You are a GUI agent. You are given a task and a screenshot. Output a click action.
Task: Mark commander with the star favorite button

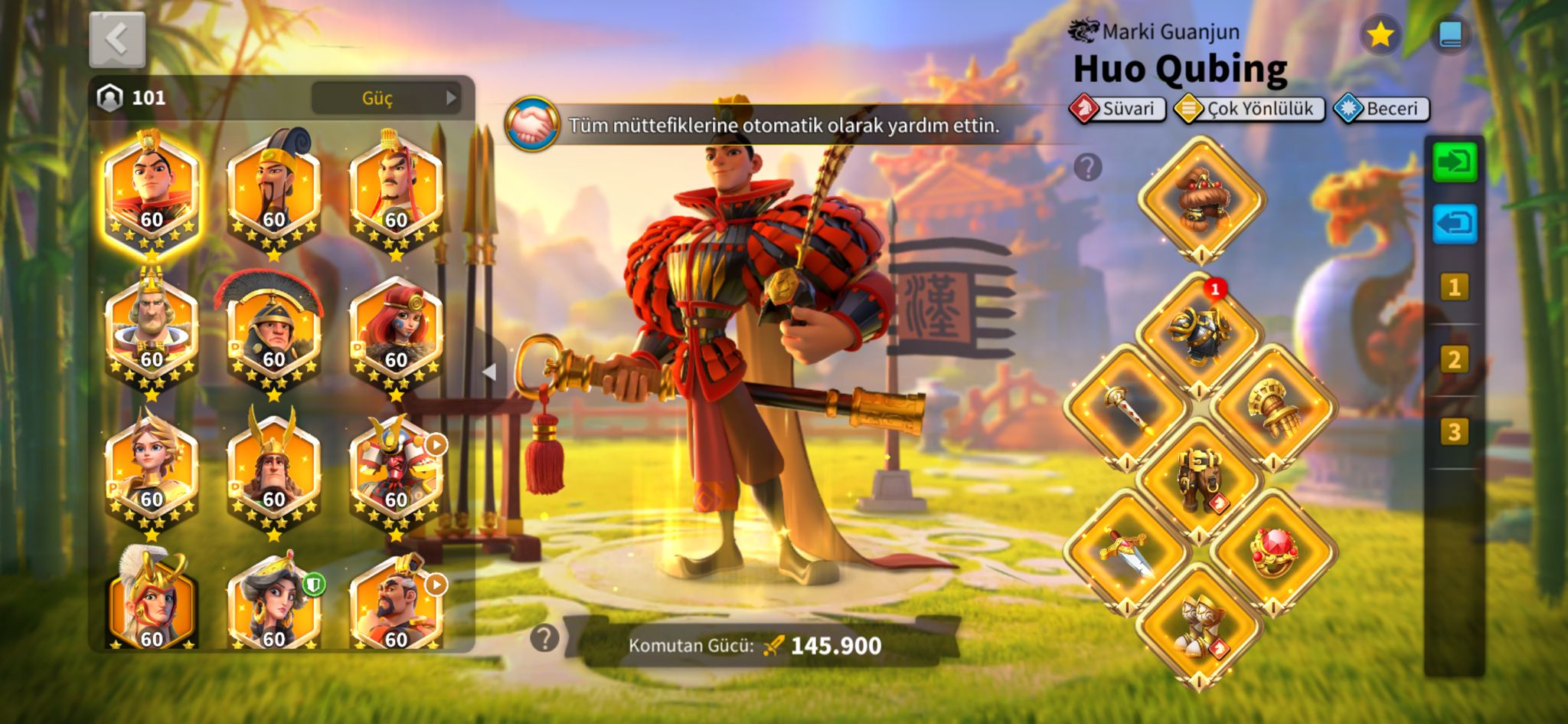[1380, 35]
